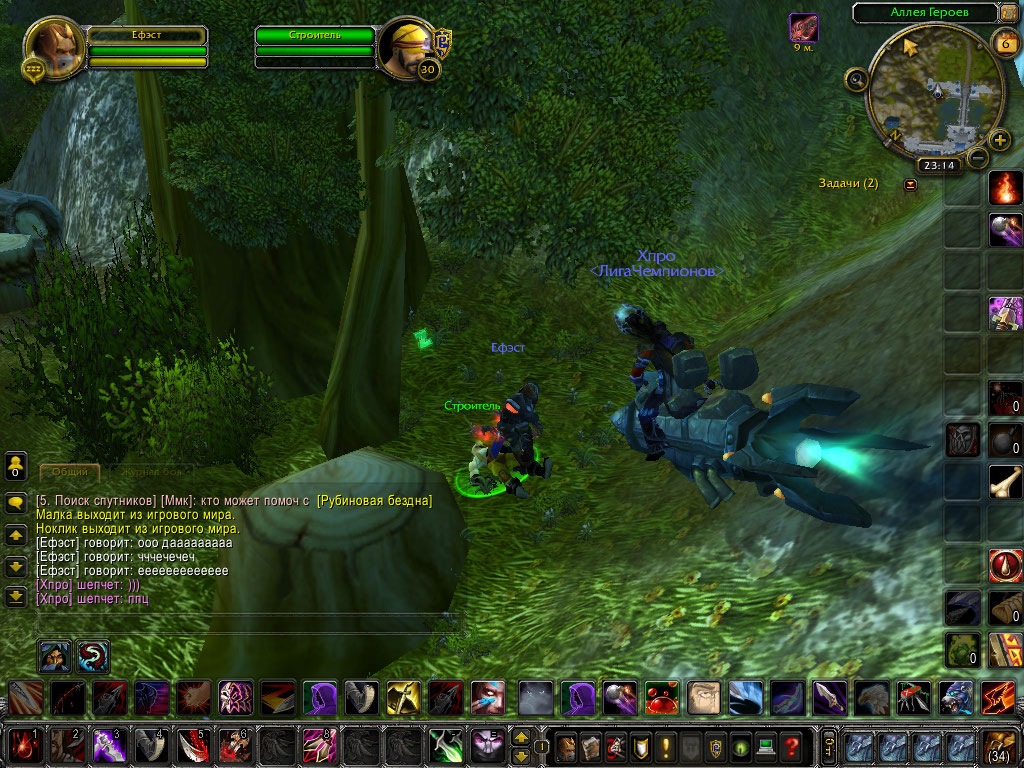
Task: Open the main backpack showing (34)
Action: pos(1001,746)
